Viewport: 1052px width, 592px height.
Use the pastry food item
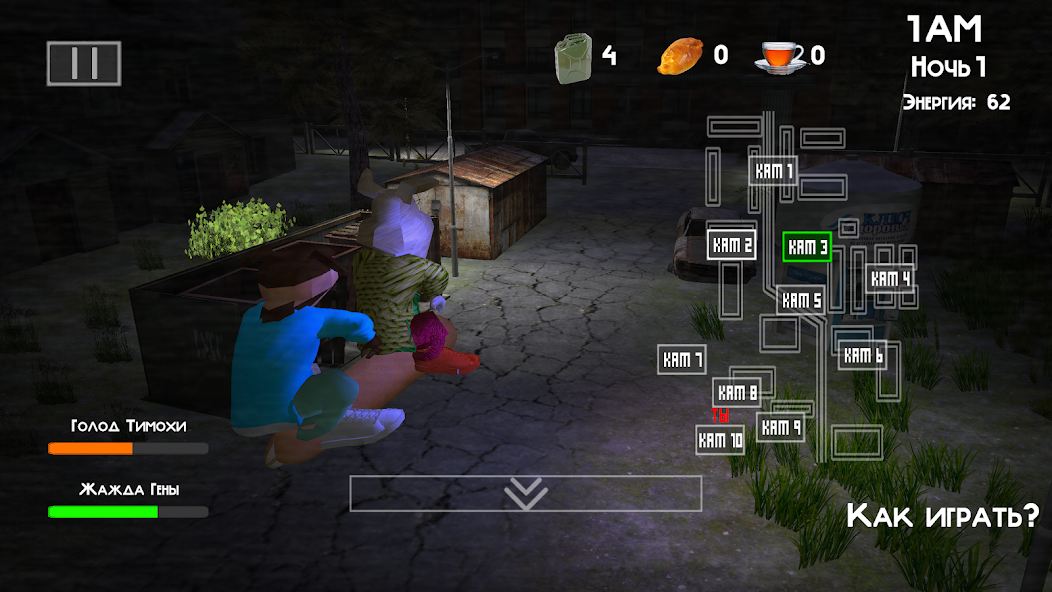click(680, 55)
